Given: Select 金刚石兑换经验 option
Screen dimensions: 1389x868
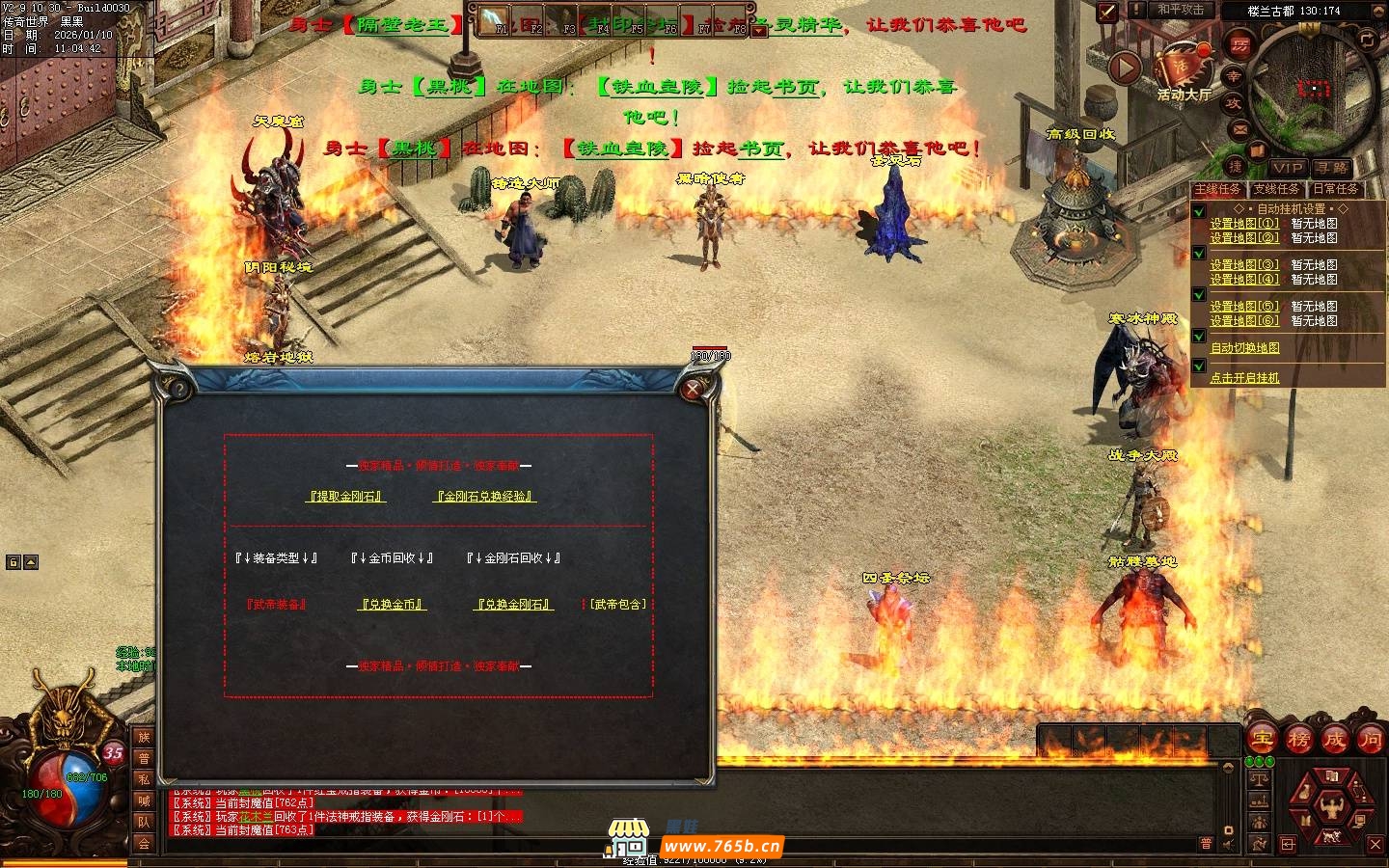Looking at the screenshot, I should tap(485, 497).
